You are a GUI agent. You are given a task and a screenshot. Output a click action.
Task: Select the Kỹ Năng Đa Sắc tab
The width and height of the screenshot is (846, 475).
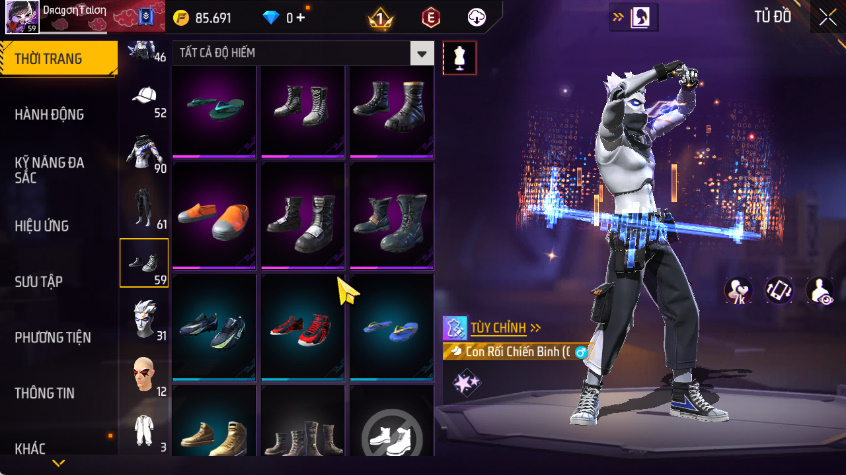tap(49, 169)
